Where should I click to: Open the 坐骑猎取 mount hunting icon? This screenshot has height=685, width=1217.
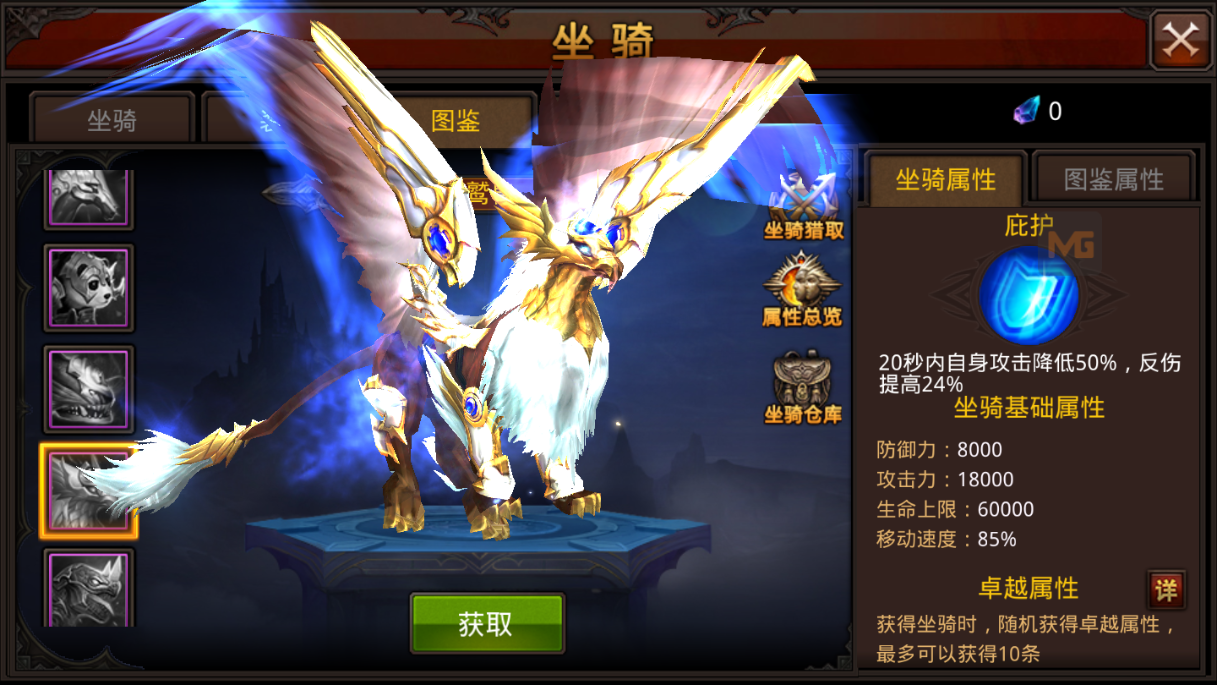[804, 207]
